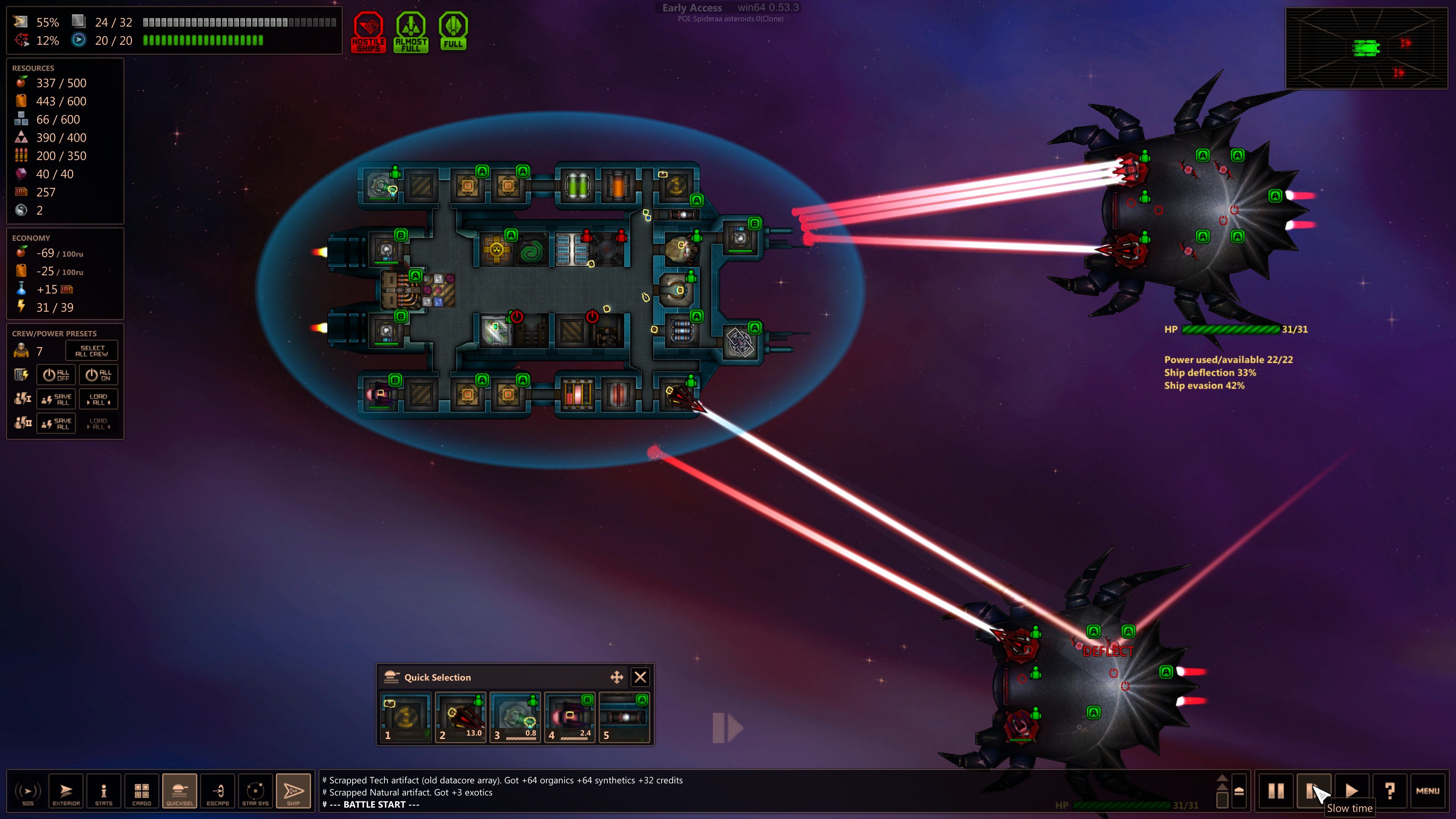Activate the Escape button
The height and width of the screenshot is (819, 1456).
[218, 791]
